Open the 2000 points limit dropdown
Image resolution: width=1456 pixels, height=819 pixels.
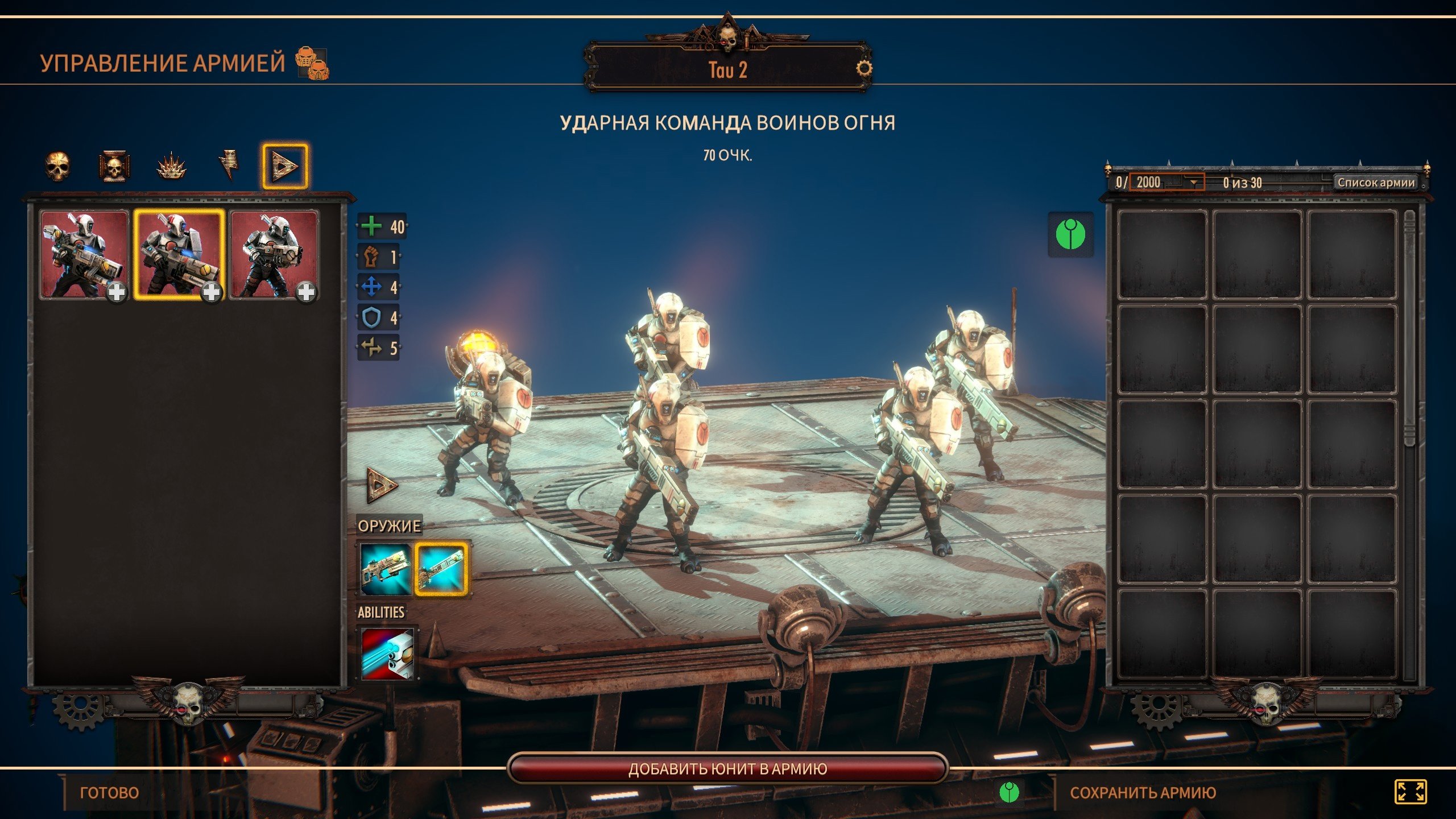(1193, 183)
